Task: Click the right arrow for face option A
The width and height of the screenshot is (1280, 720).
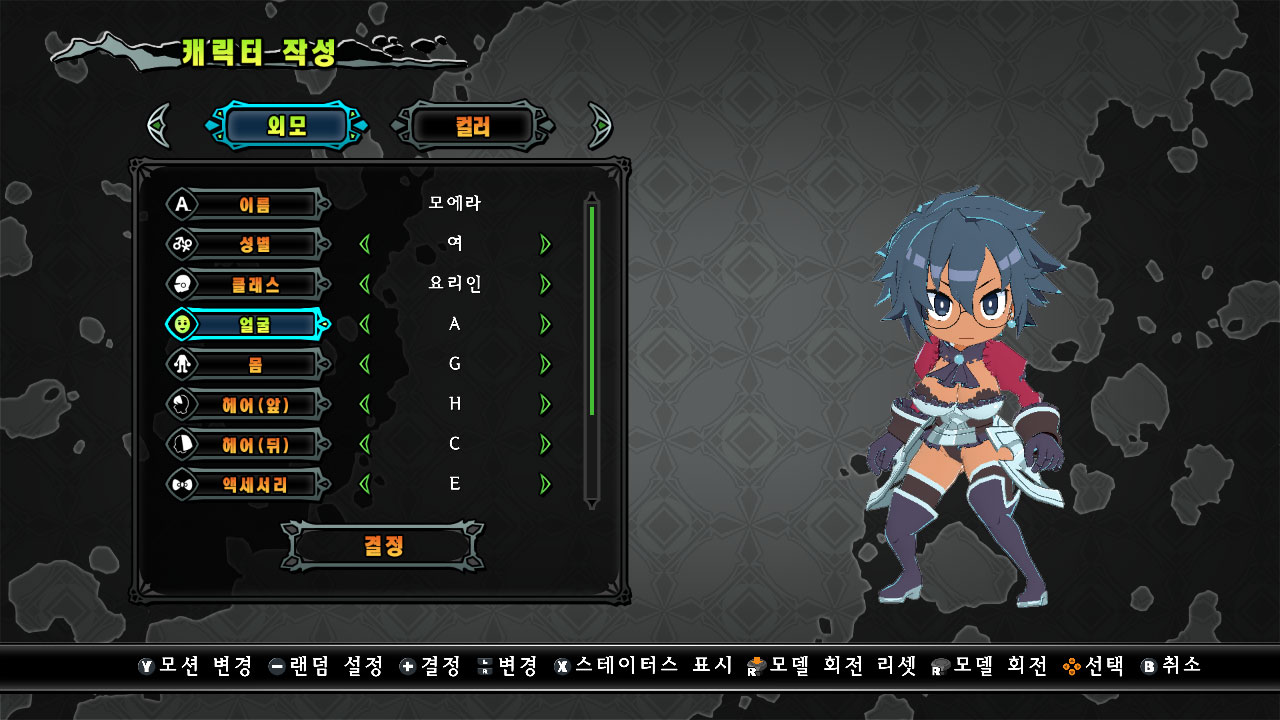Action: (x=545, y=324)
